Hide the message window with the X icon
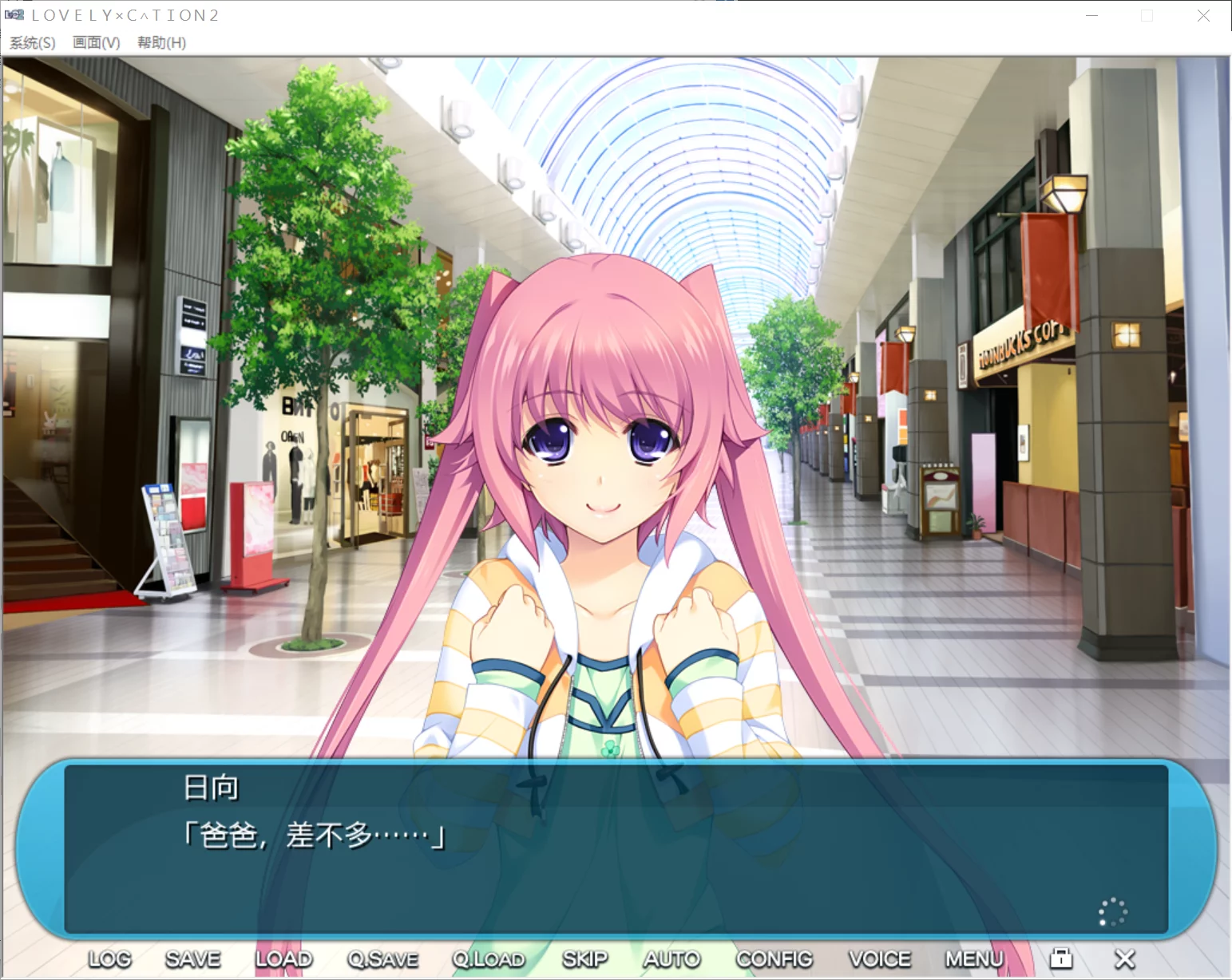1232x980 pixels. pyautogui.click(x=1124, y=958)
